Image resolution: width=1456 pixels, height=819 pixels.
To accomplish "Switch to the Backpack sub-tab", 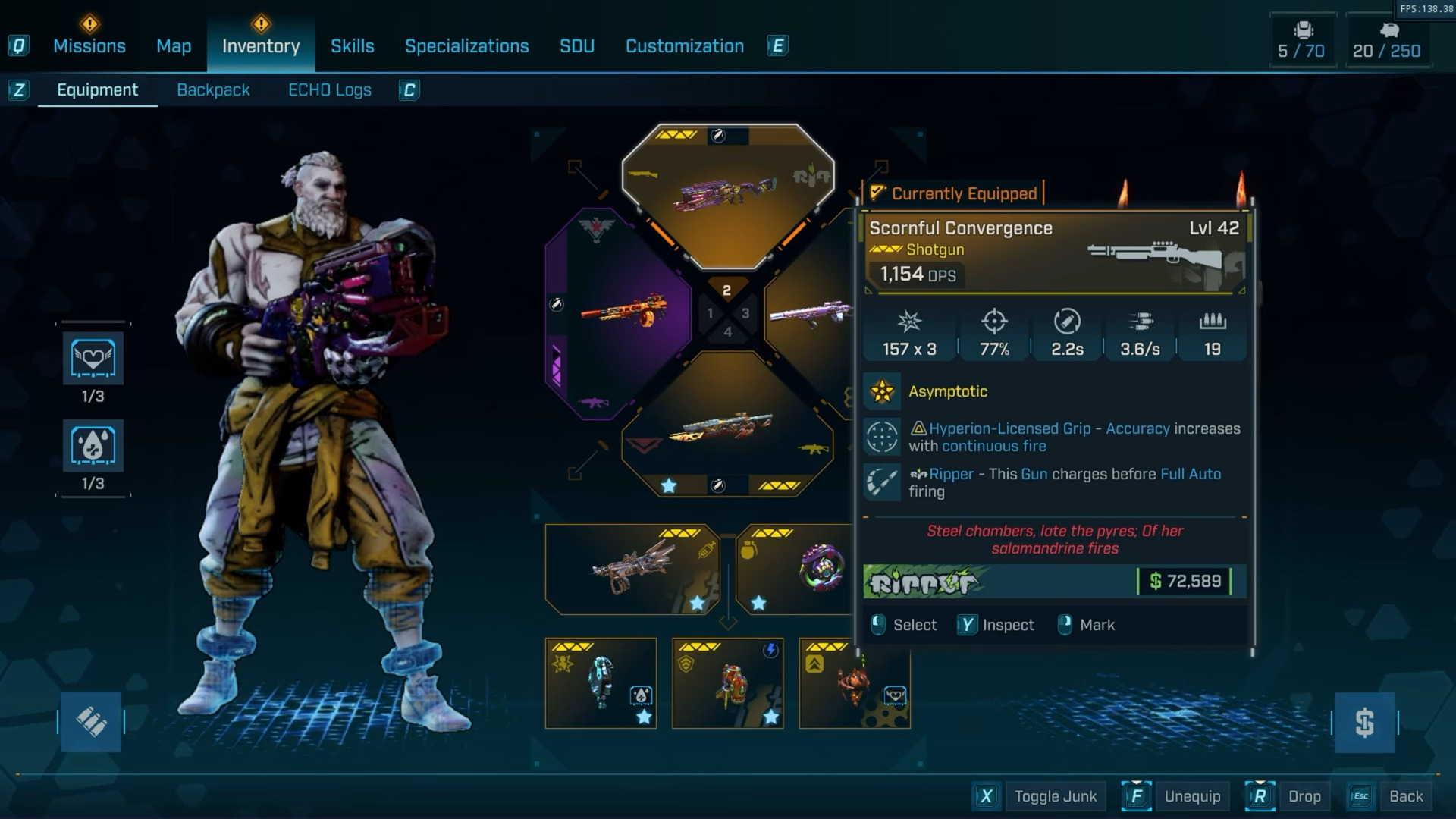I will pyautogui.click(x=213, y=90).
